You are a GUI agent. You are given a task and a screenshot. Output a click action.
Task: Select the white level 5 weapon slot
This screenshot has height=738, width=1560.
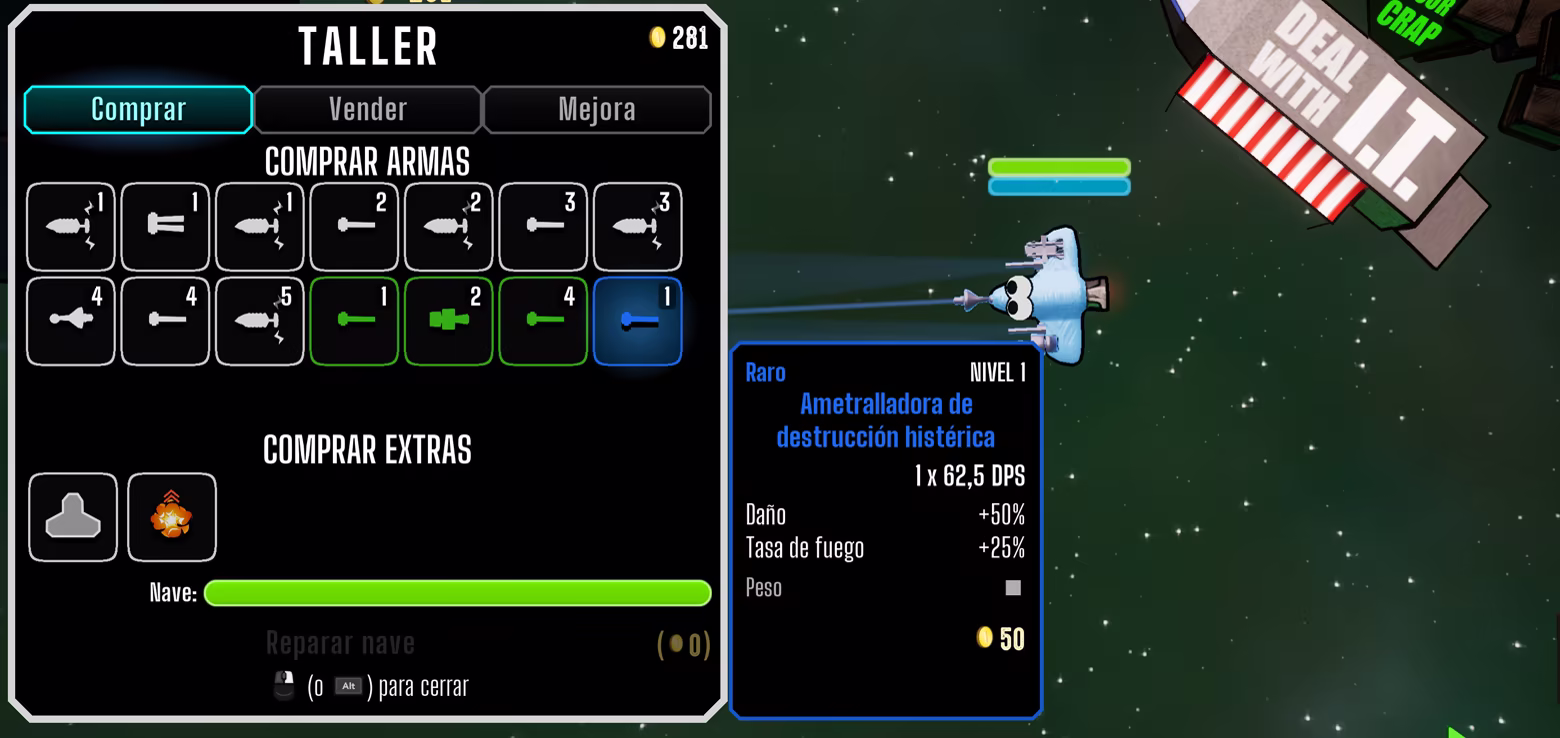(259, 321)
